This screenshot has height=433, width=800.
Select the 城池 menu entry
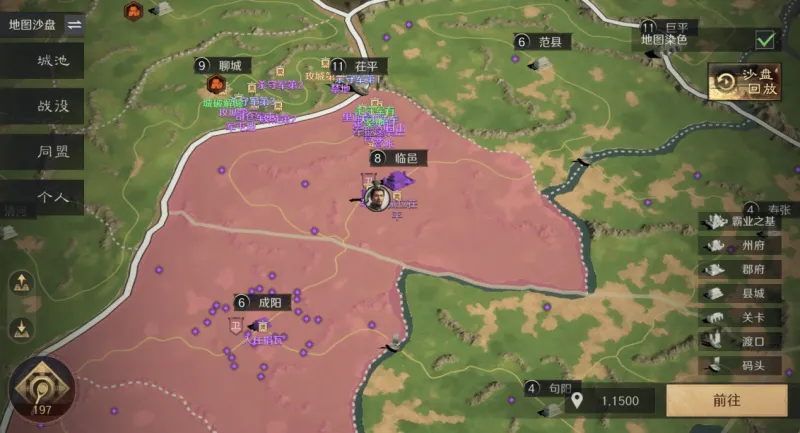pos(53,60)
